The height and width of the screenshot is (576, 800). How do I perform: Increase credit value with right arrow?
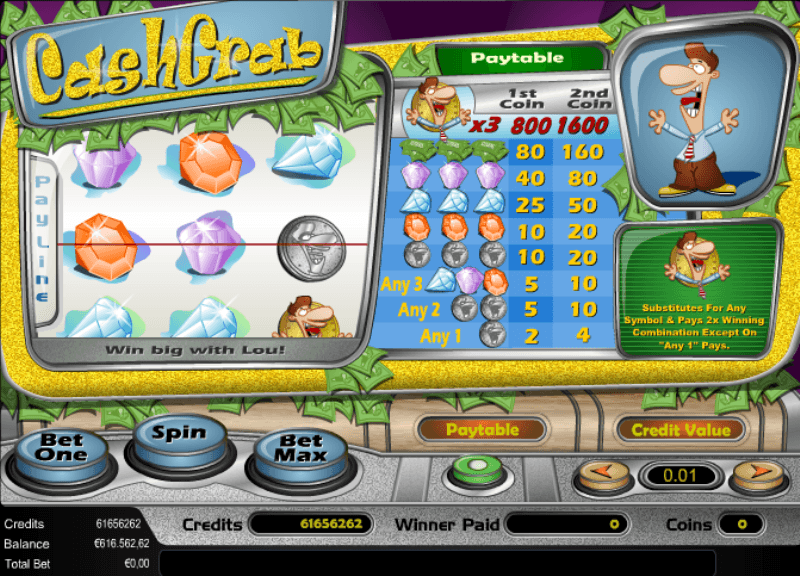[x=757, y=472]
